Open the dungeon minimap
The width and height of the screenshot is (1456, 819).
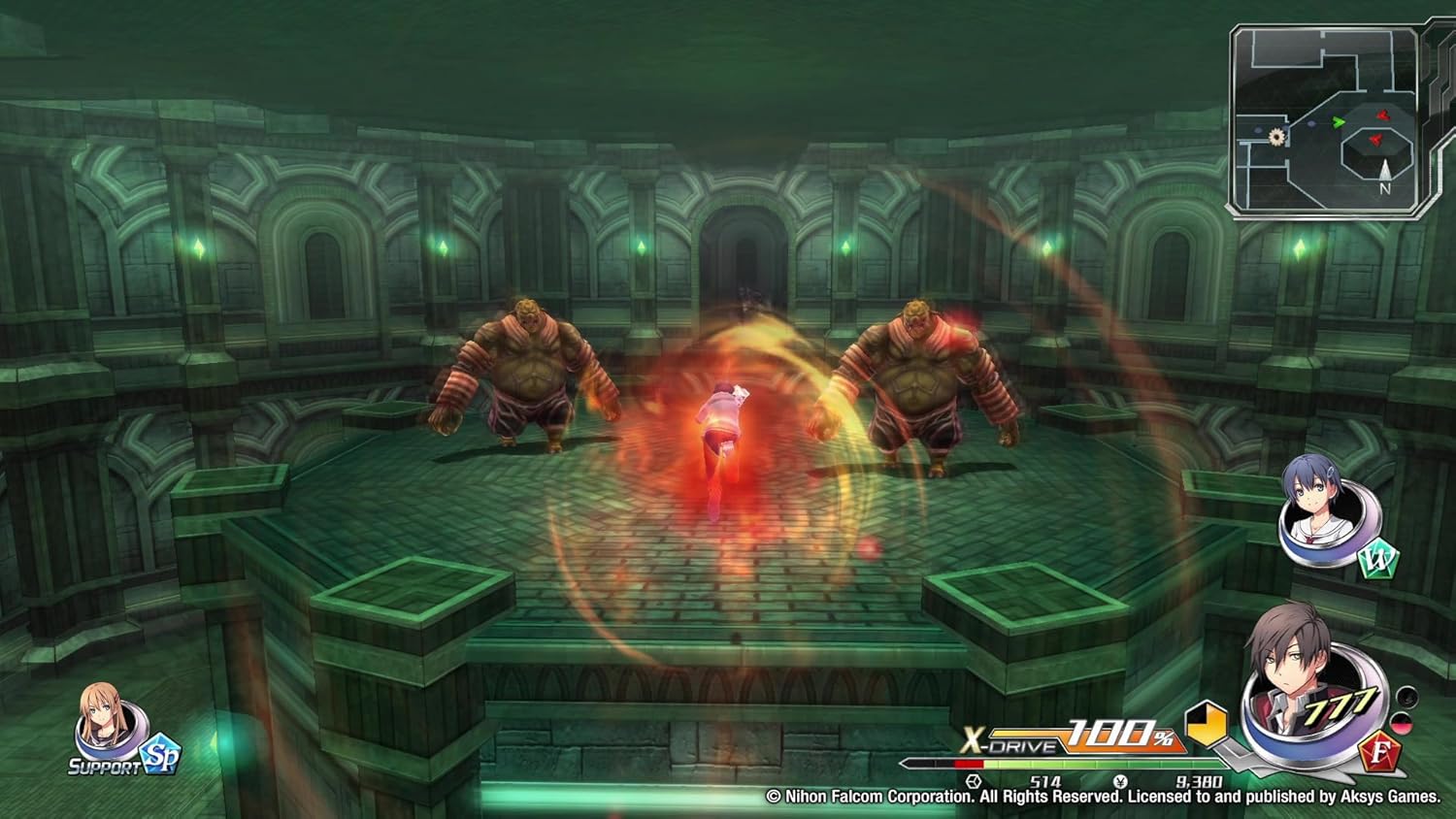coord(1327,120)
